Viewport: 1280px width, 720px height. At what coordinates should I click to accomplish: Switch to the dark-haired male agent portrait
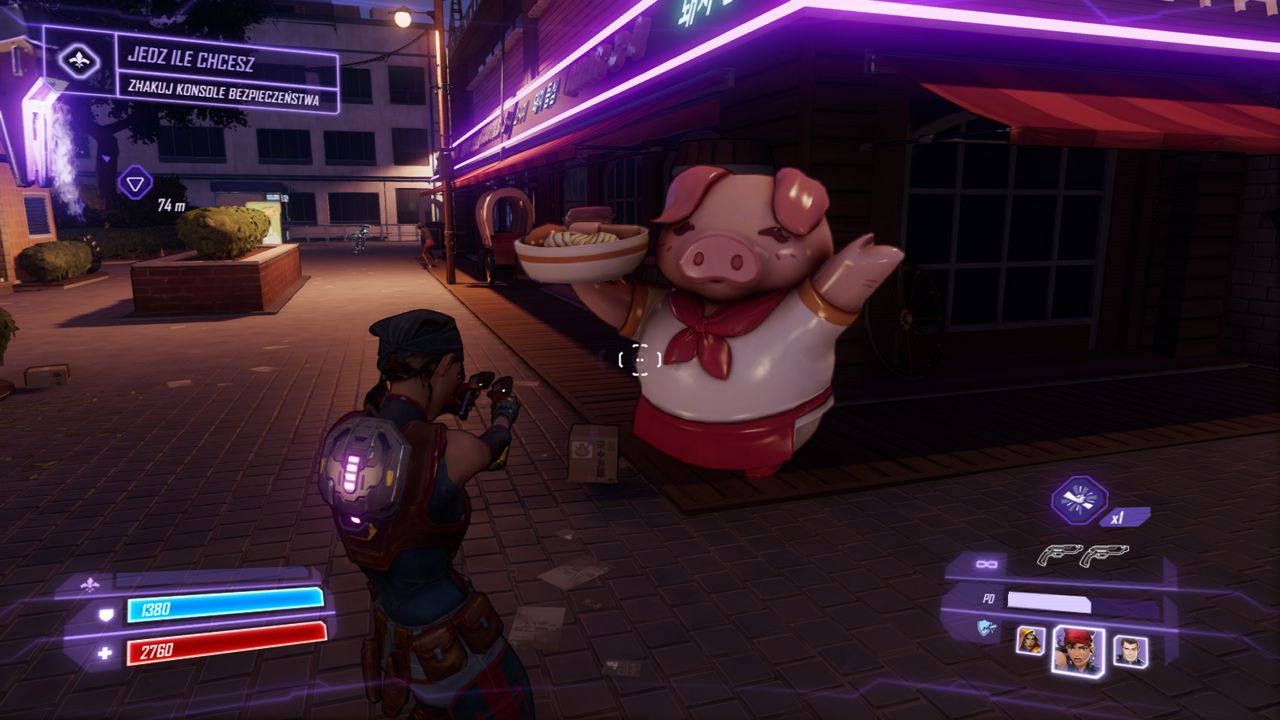click(1130, 651)
